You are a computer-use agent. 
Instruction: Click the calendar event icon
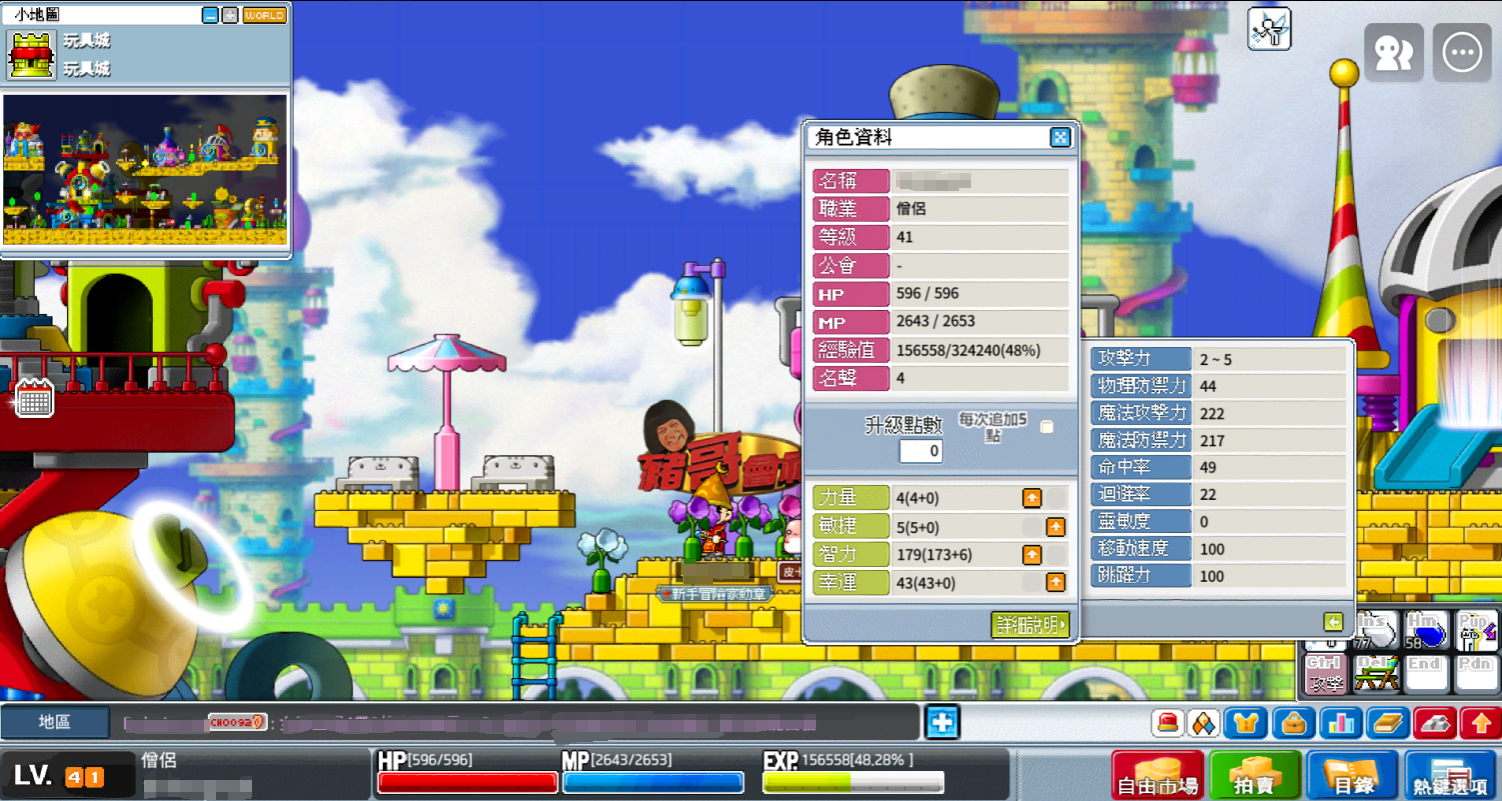tap(34, 399)
